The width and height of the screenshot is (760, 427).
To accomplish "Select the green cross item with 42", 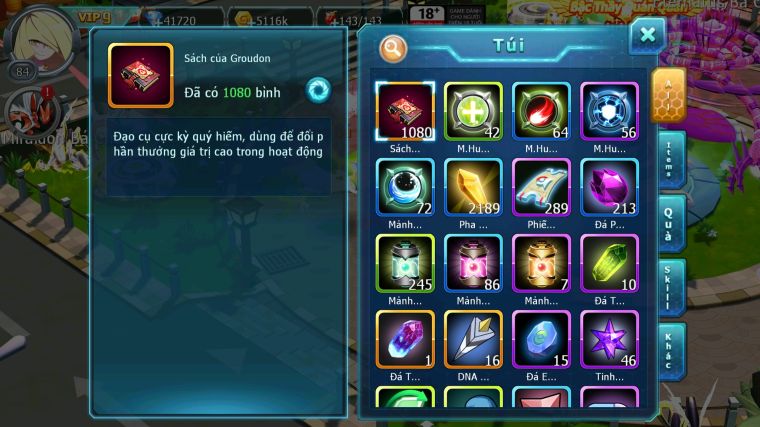I will 473,110.
